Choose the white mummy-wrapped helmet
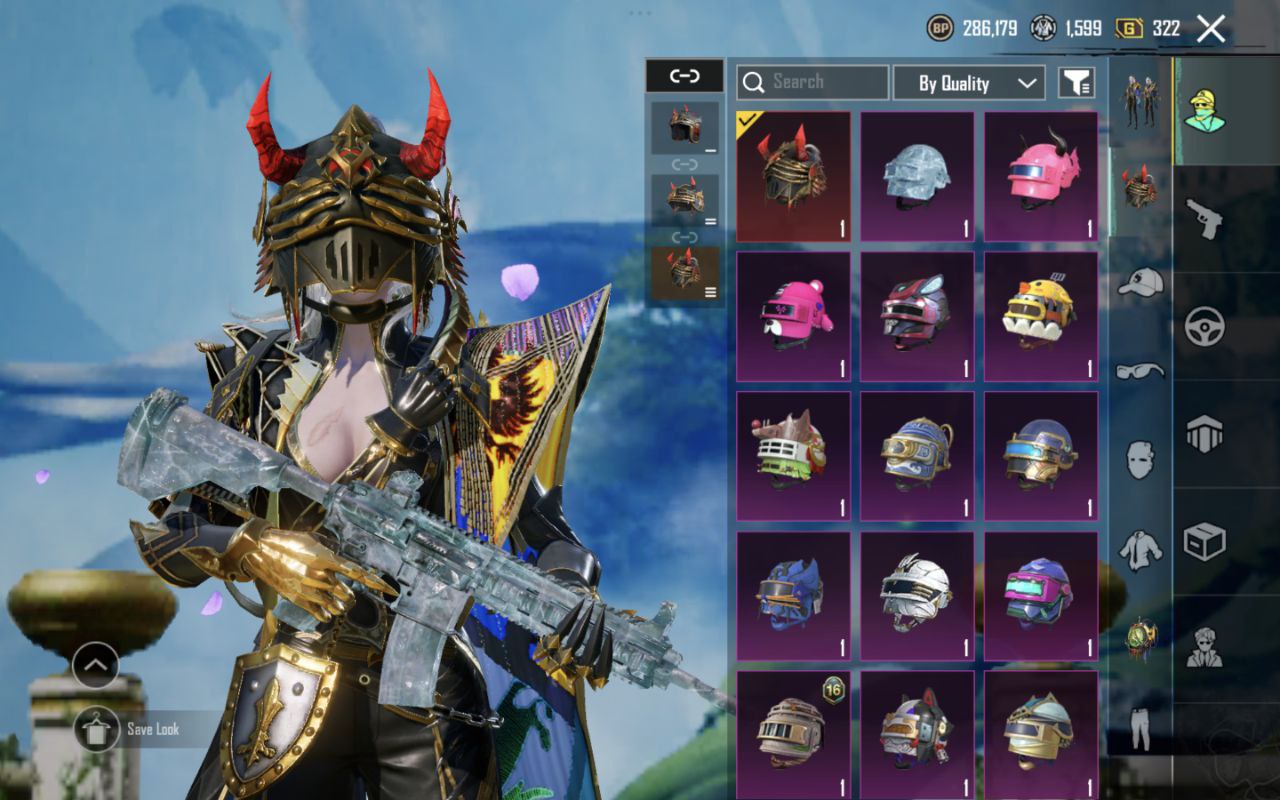This screenshot has height=800, width=1280. click(x=917, y=596)
